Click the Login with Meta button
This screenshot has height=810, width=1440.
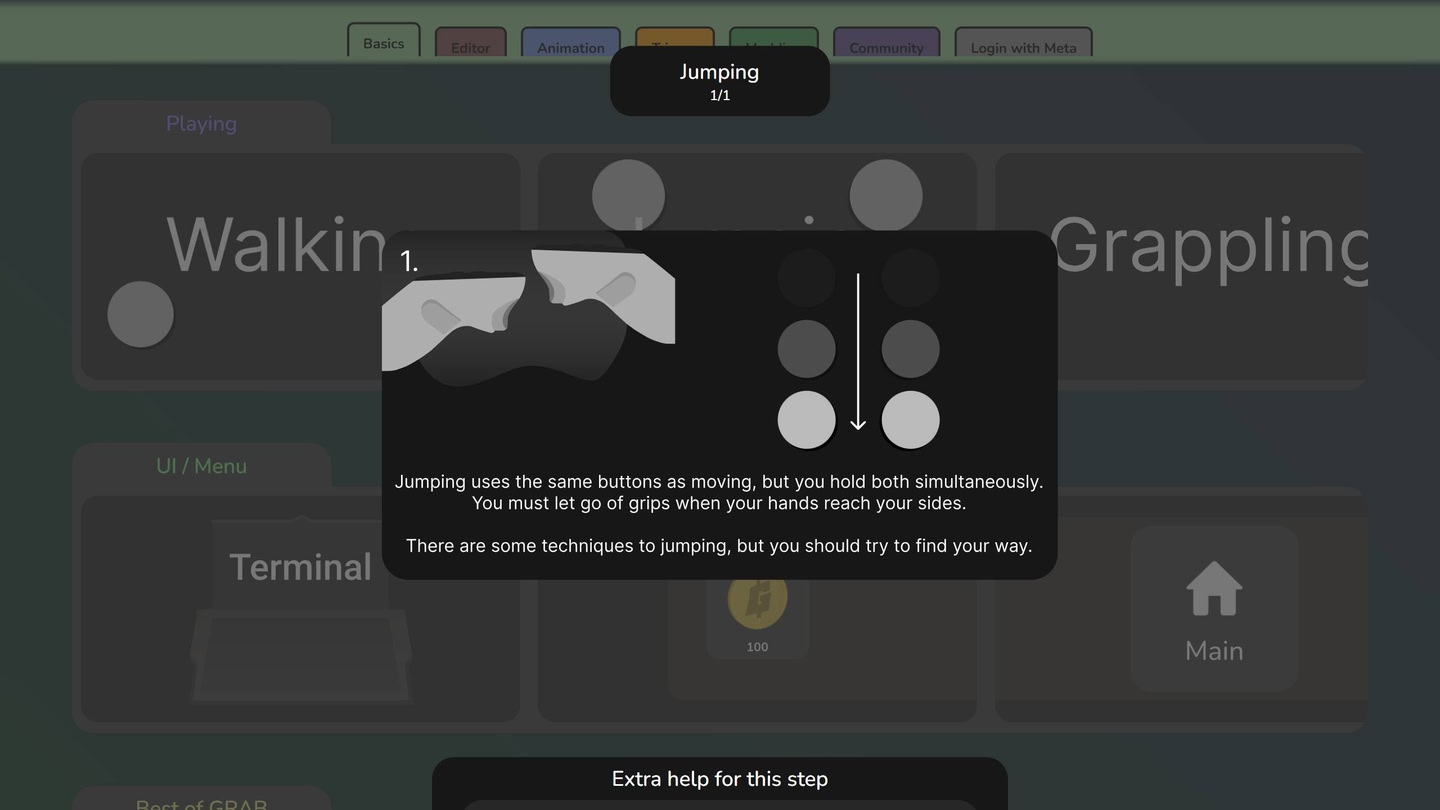point(1023,46)
